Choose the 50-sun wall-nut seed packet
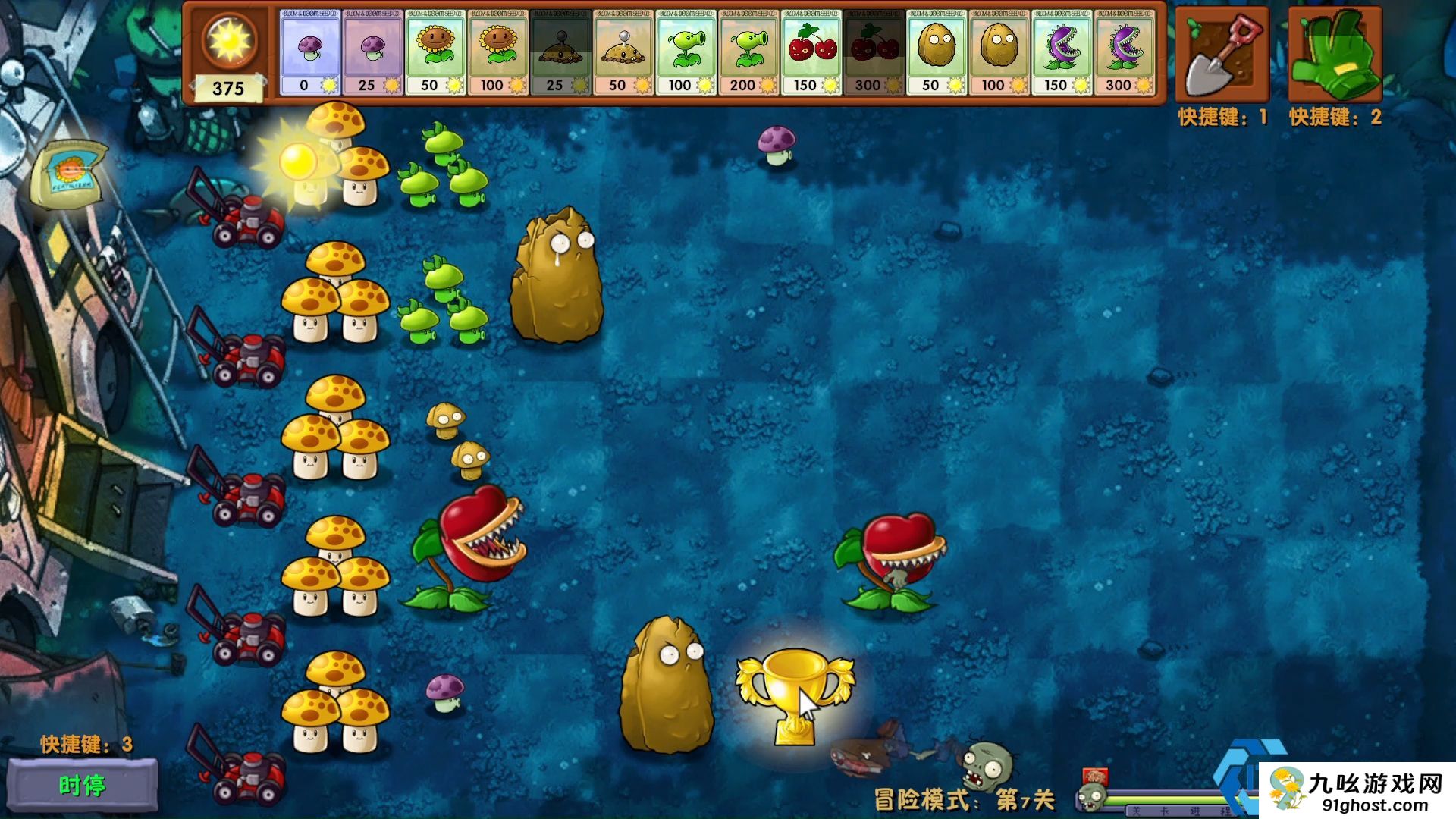 tap(937, 52)
